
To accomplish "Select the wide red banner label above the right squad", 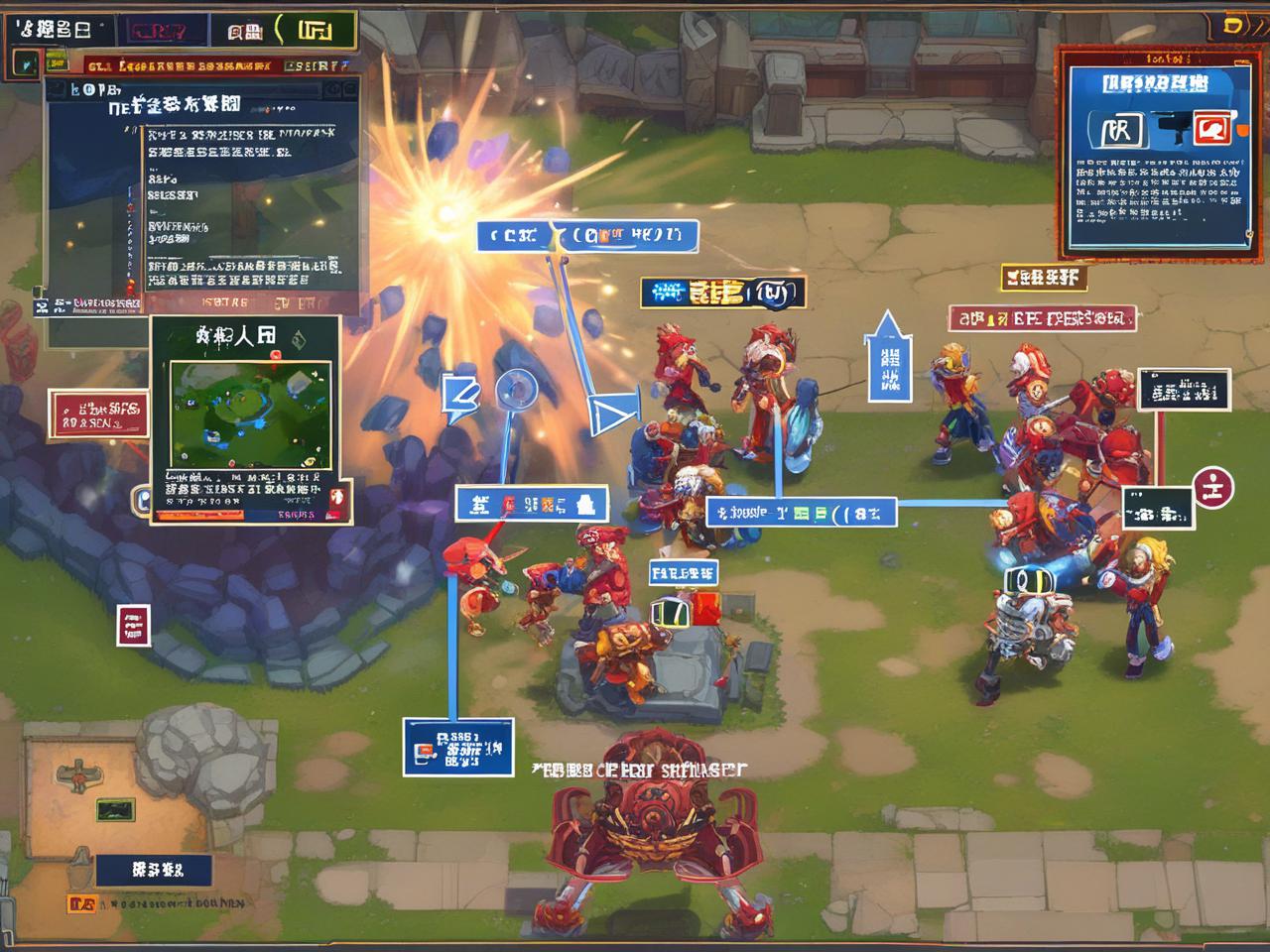I will point(1041,318).
